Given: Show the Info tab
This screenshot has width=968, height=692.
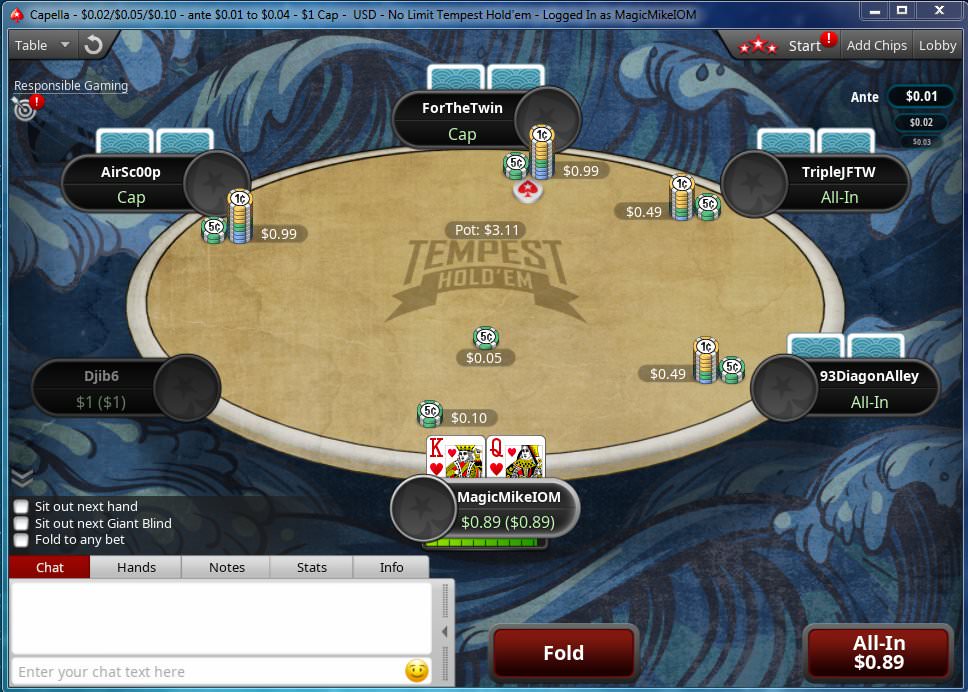Looking at the screenshot, I should coord(391,567).
